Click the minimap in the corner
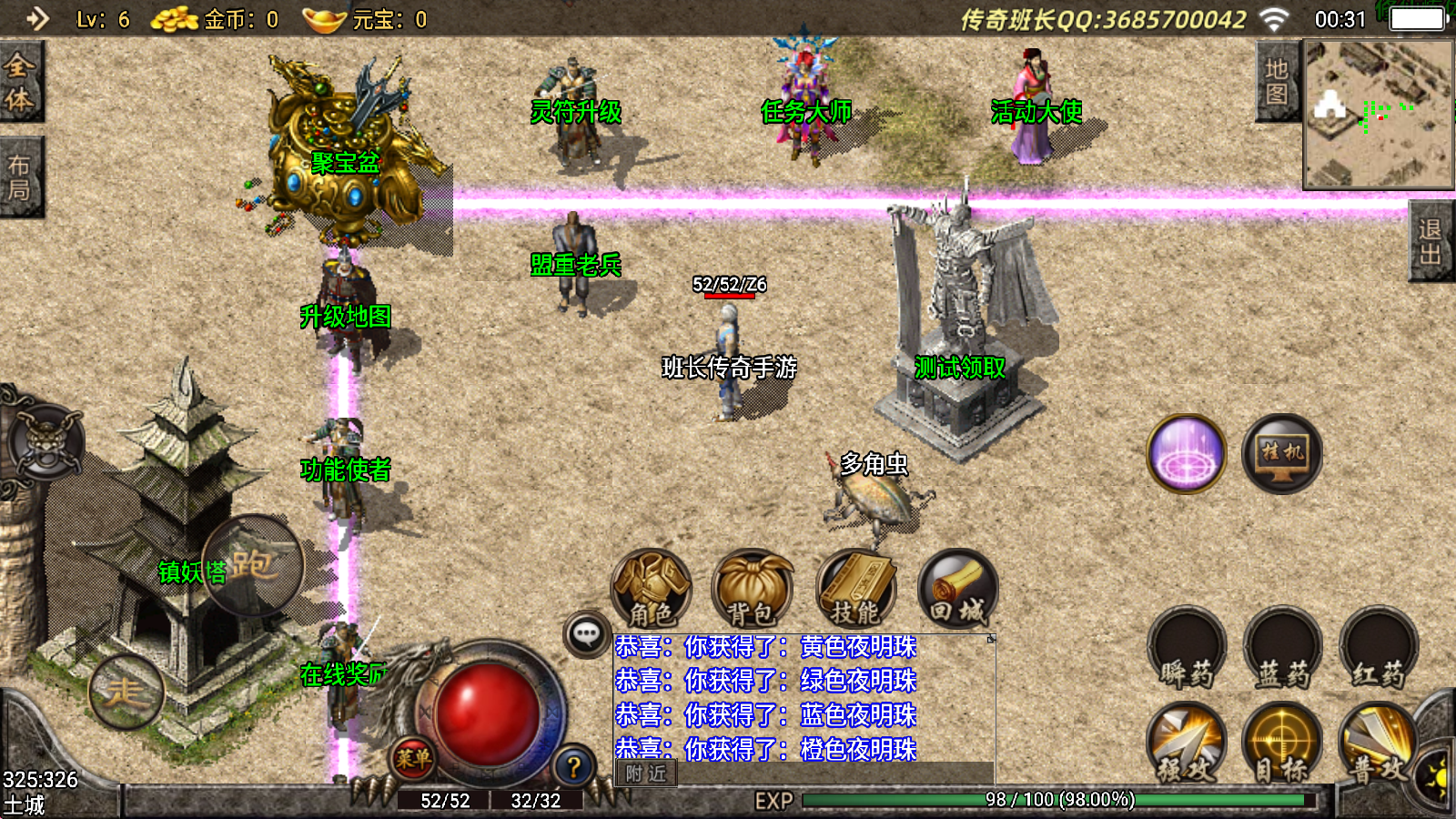 [1378, 114]
